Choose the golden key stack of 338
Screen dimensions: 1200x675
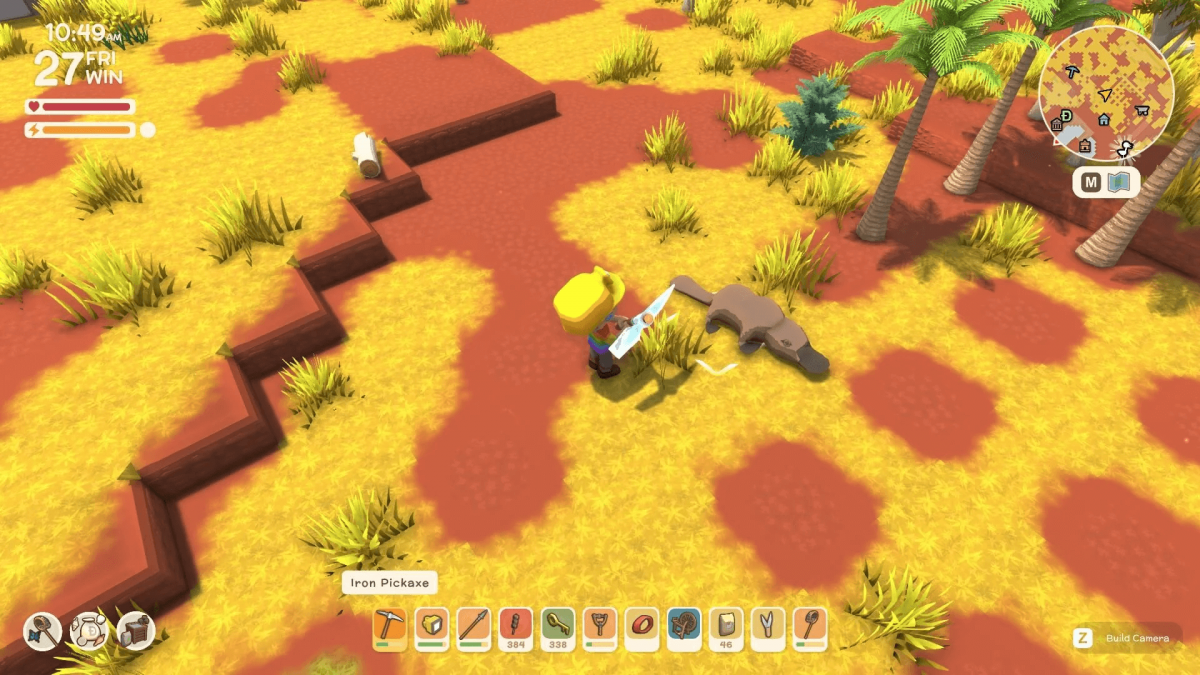click(558, 626)
